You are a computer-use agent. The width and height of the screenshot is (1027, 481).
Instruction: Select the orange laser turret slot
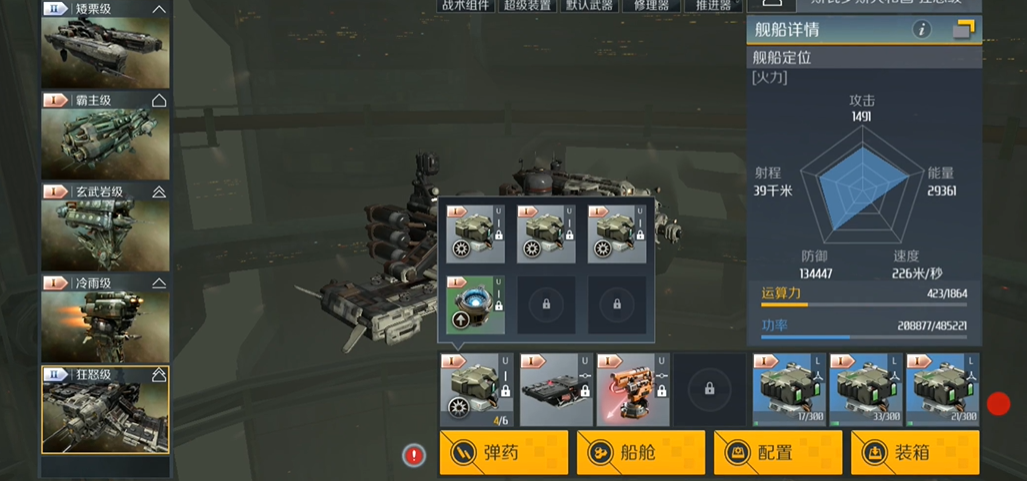coord(627,387)
